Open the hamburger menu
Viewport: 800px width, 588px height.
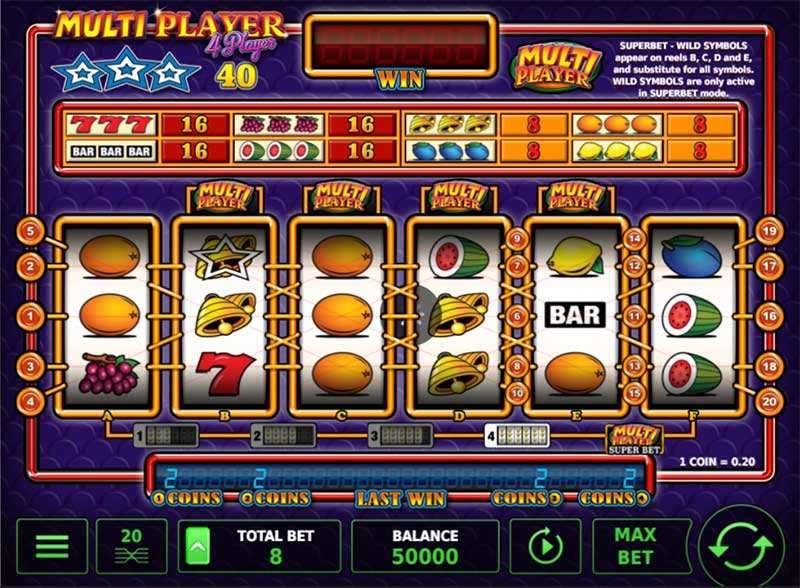pyautogui.click(x=53, y=546)
